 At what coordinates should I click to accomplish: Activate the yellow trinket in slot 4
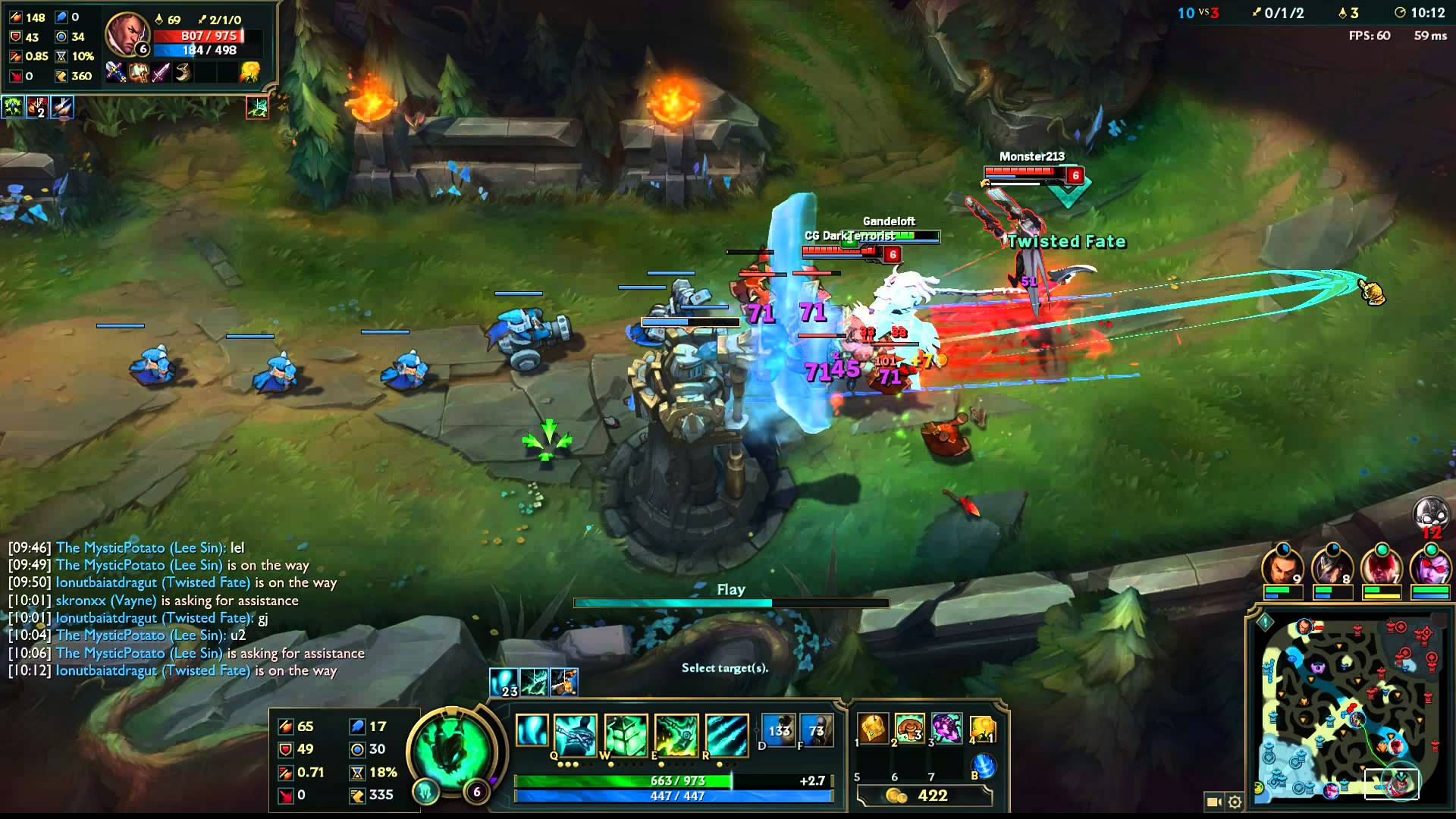point(983,730)
